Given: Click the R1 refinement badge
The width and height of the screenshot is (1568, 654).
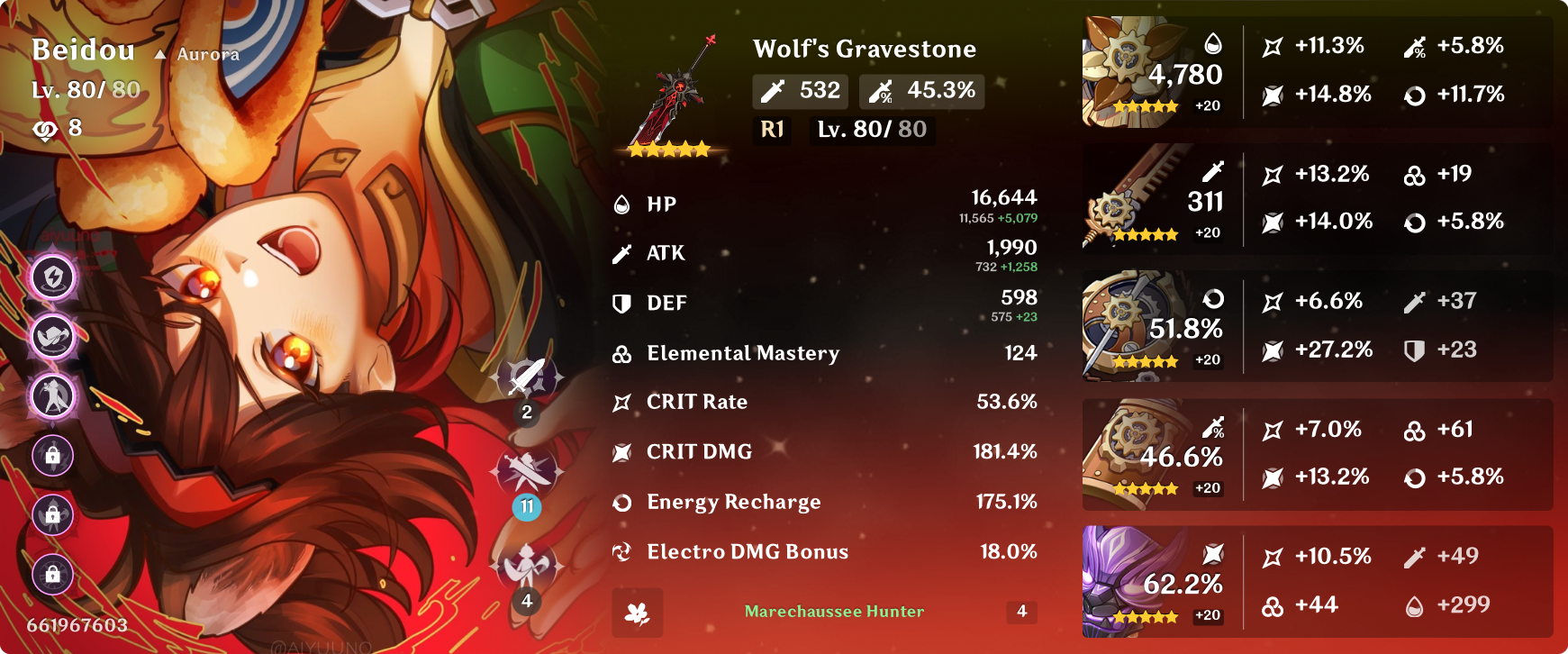Looking at the screenshot, I should (771, 131).
